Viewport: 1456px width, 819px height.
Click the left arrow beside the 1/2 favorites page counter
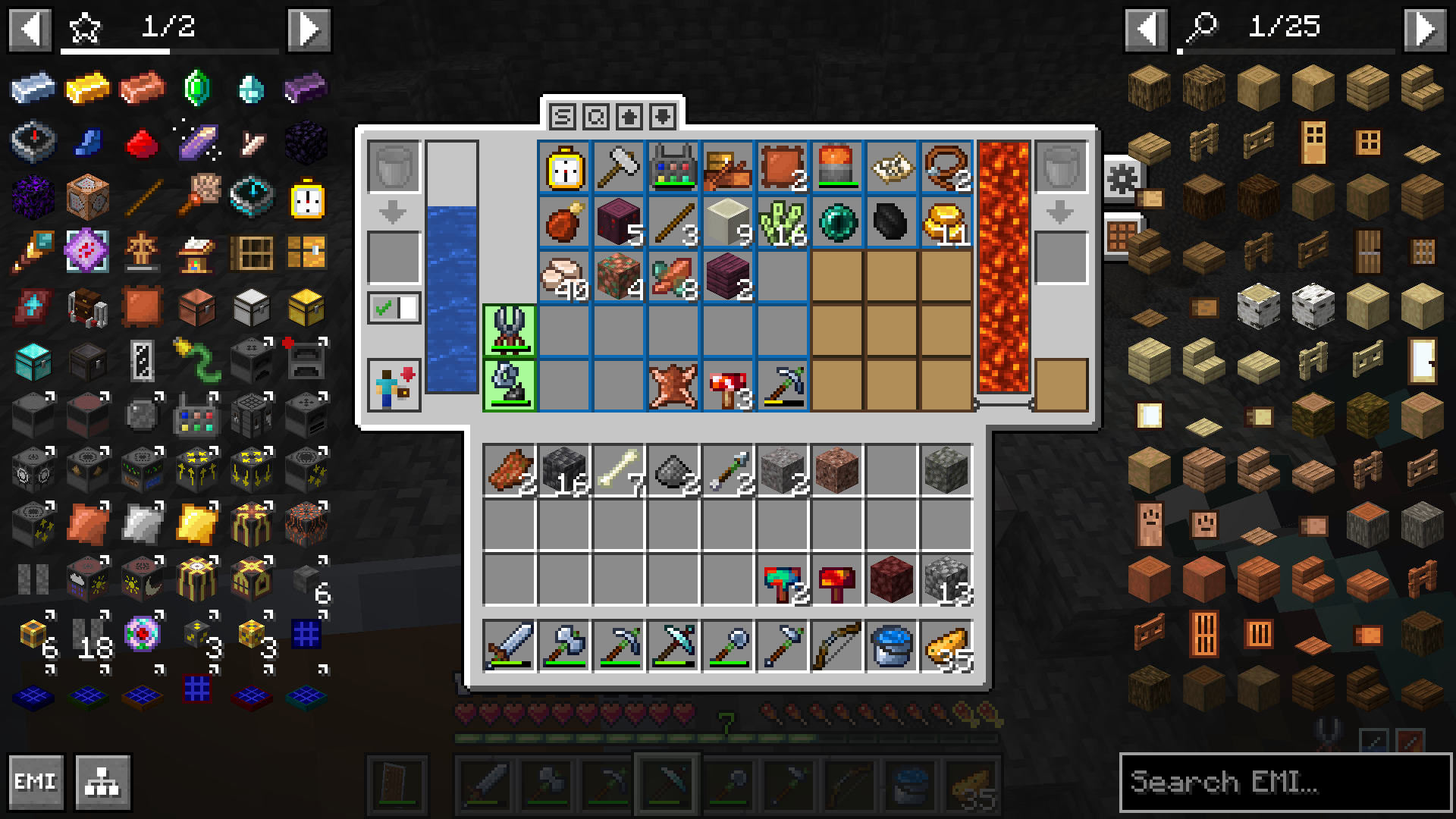point(29,29)
